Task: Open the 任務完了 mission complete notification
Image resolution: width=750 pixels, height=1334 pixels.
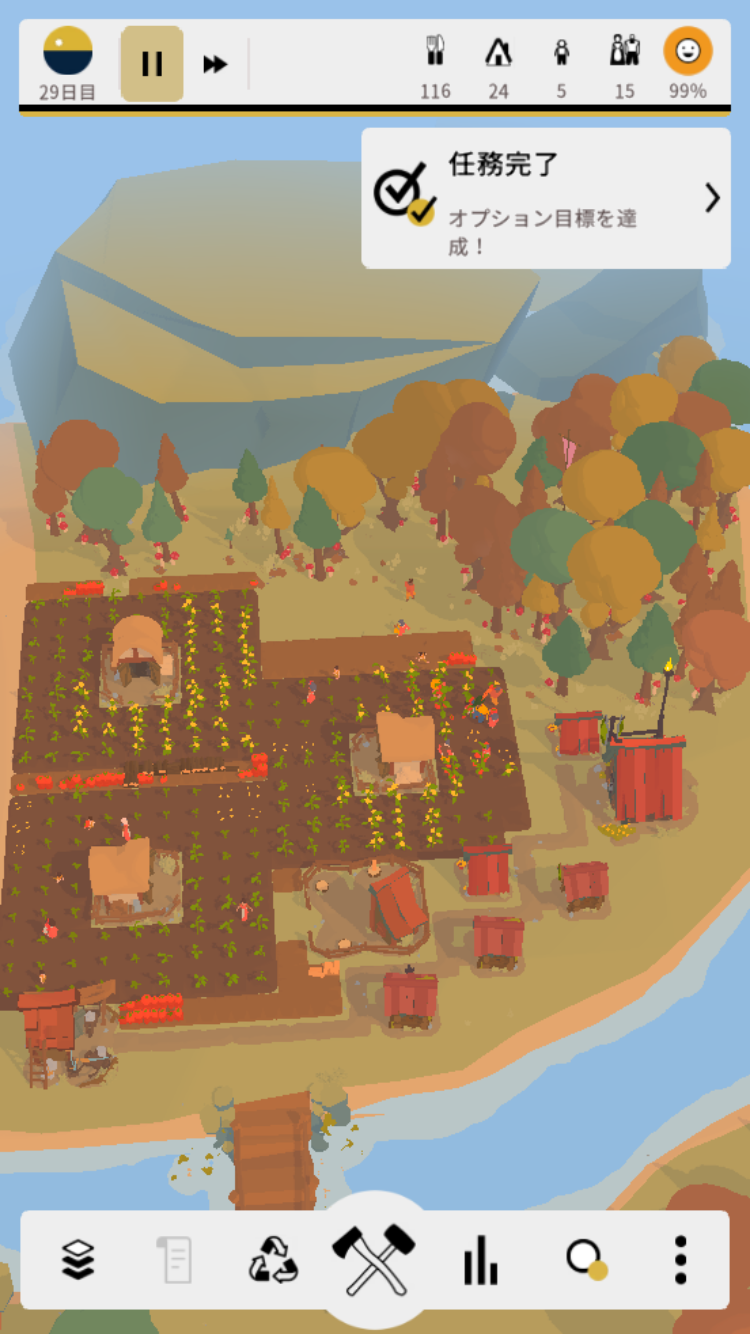Action: point(546,197)
